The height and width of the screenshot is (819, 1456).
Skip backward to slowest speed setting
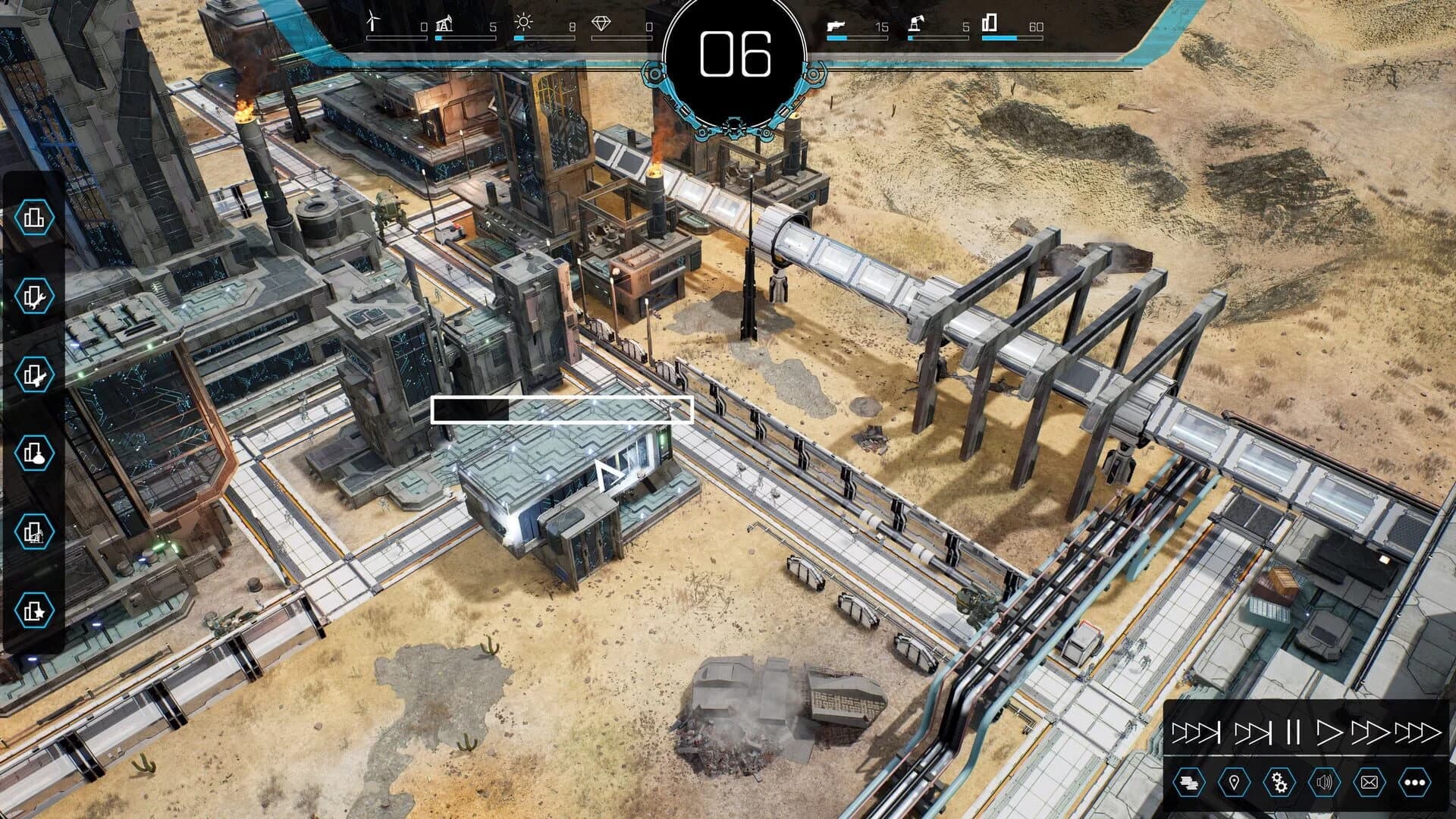coord(1195,733)
